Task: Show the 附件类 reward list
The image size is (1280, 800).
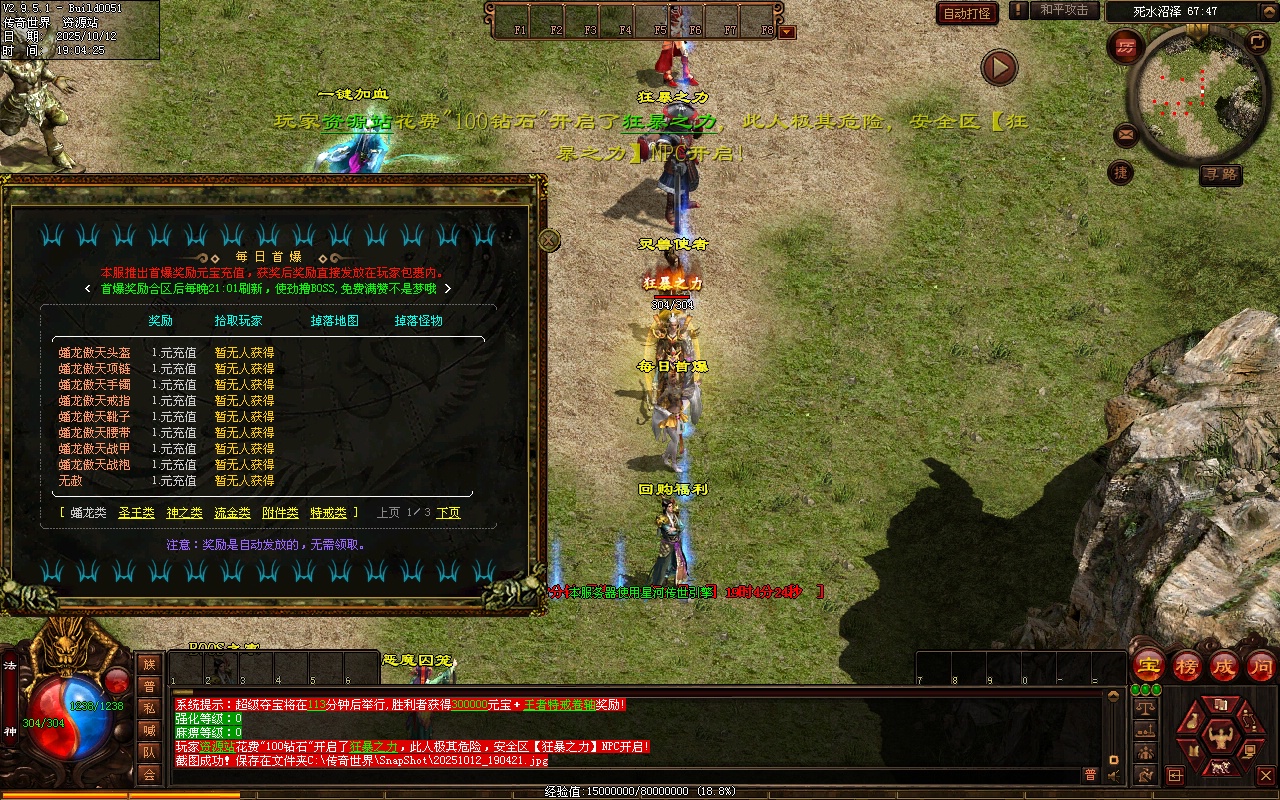Action: pyautogui.click(x=280, y=513)
